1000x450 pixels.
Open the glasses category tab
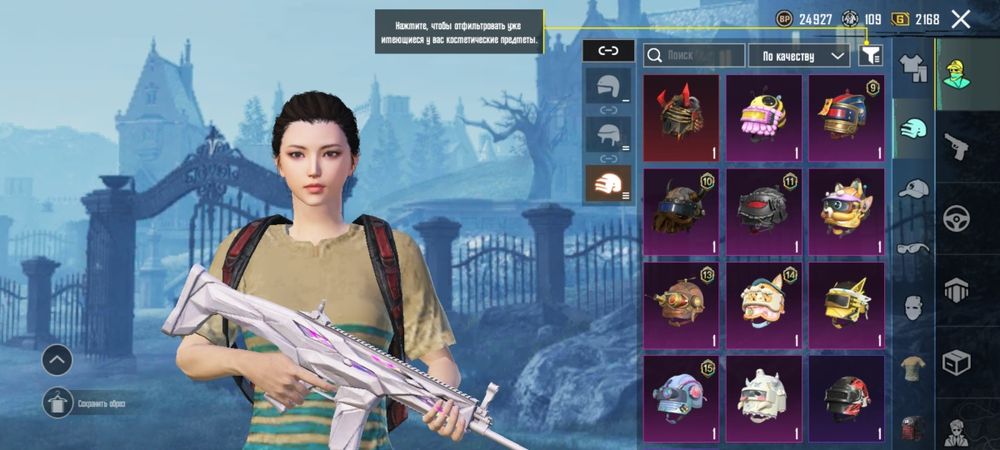pyautogui.click(x=912, y=248)
